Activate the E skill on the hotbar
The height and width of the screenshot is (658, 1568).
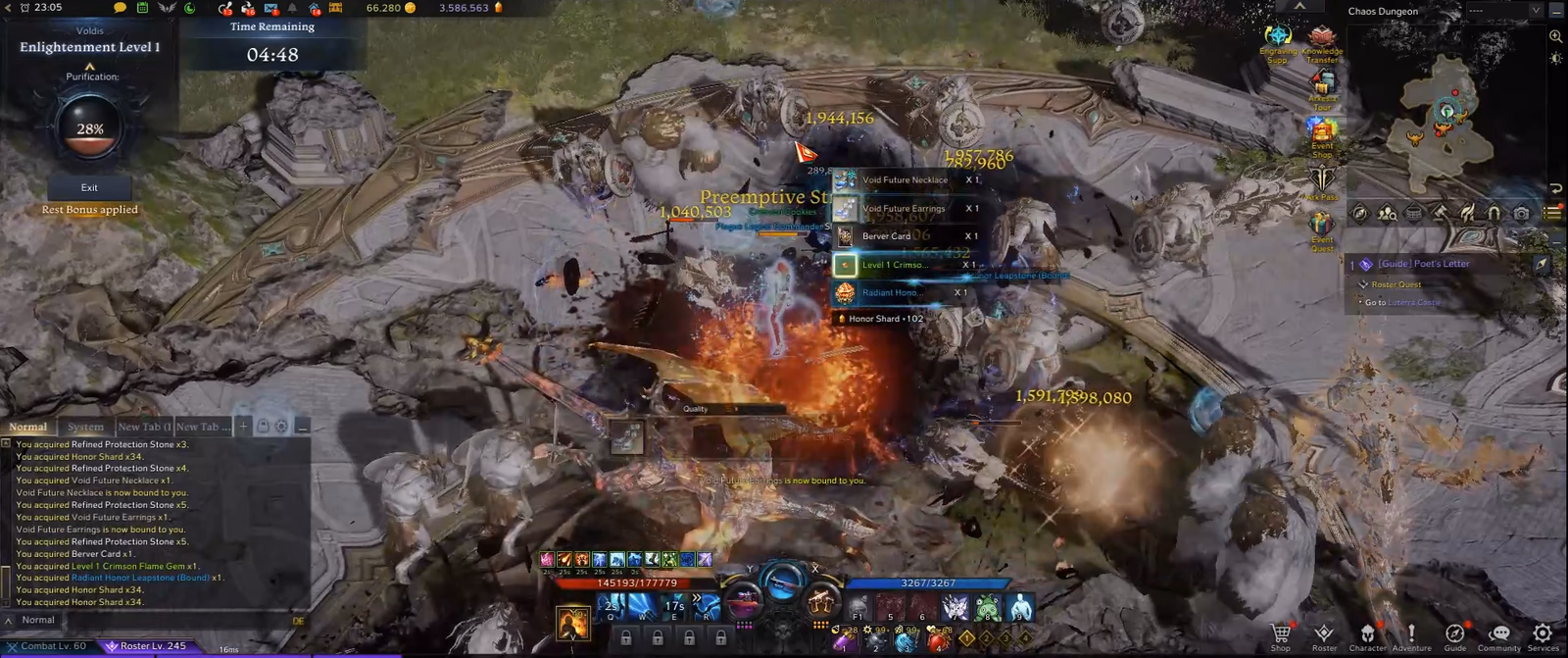pyautogui.click(x=674, y=606)
